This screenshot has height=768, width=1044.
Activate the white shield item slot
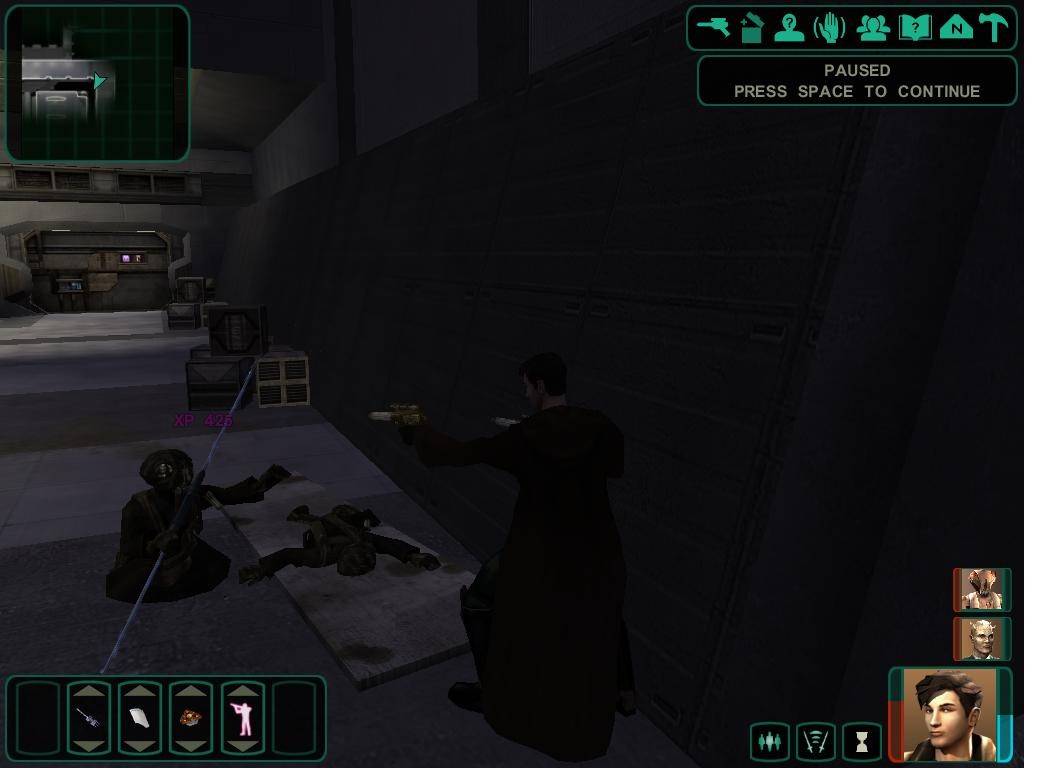coord(140,718)
